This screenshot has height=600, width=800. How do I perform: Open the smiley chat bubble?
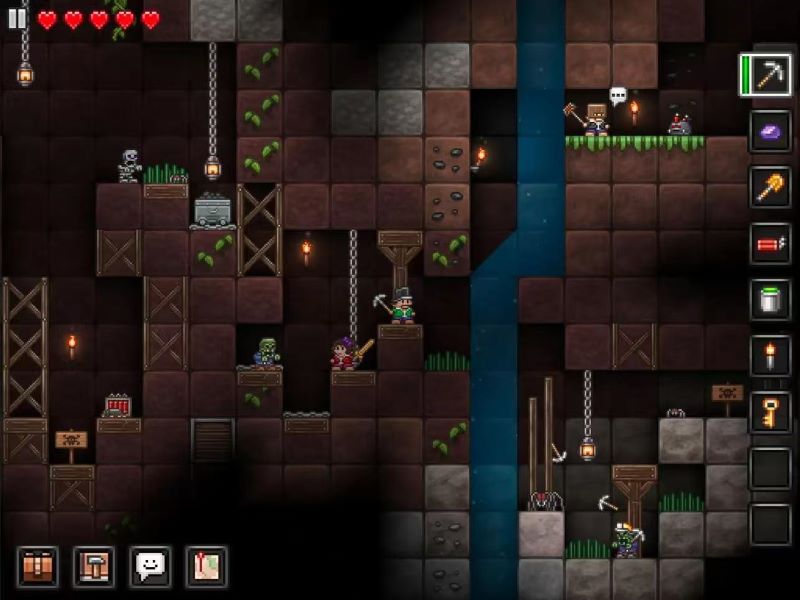point(150,567)
